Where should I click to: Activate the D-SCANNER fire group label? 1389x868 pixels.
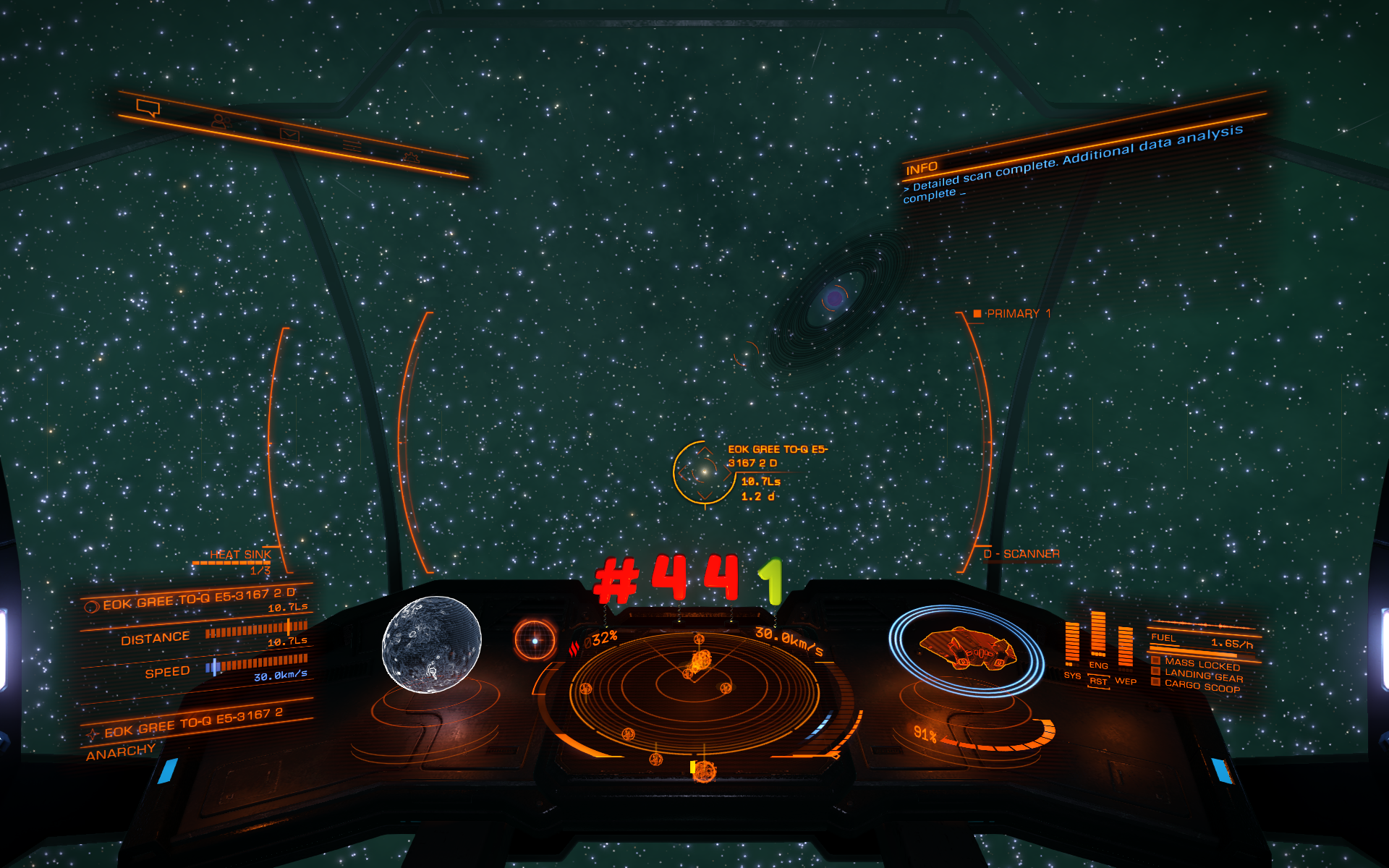pyautogui.click(x=1021, y=554)
